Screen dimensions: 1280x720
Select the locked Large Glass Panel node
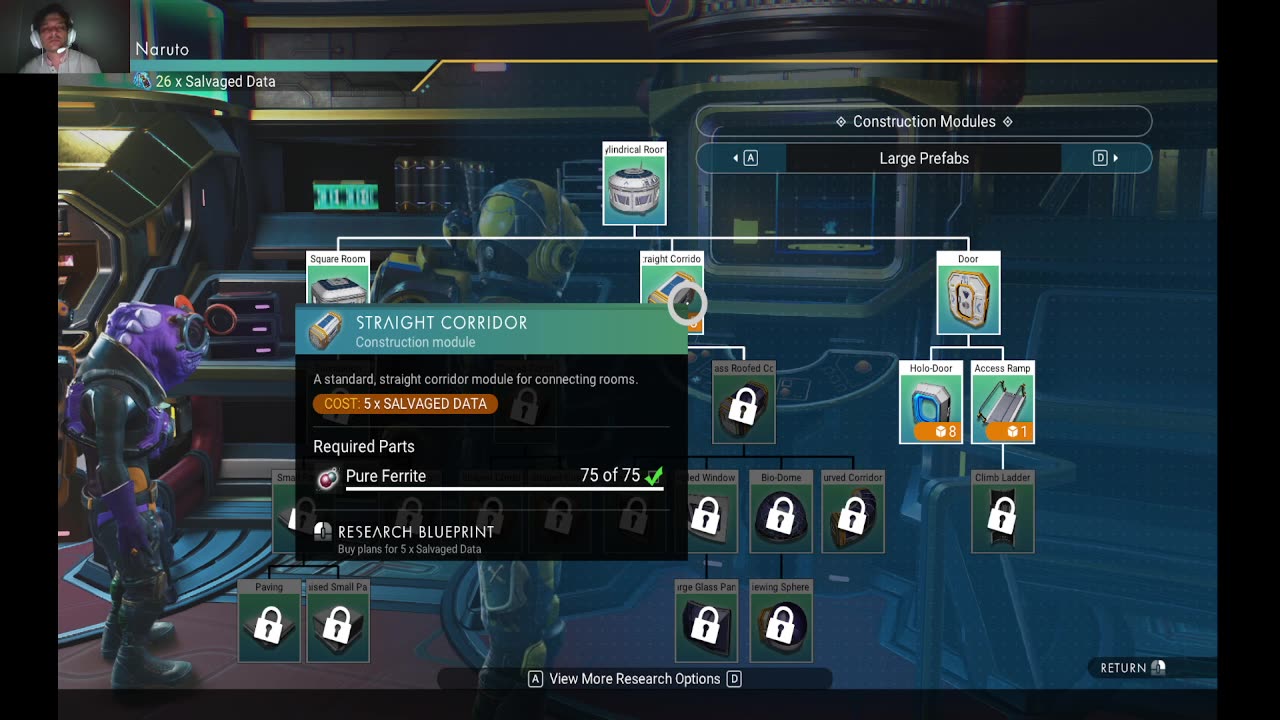coord(706,626)
